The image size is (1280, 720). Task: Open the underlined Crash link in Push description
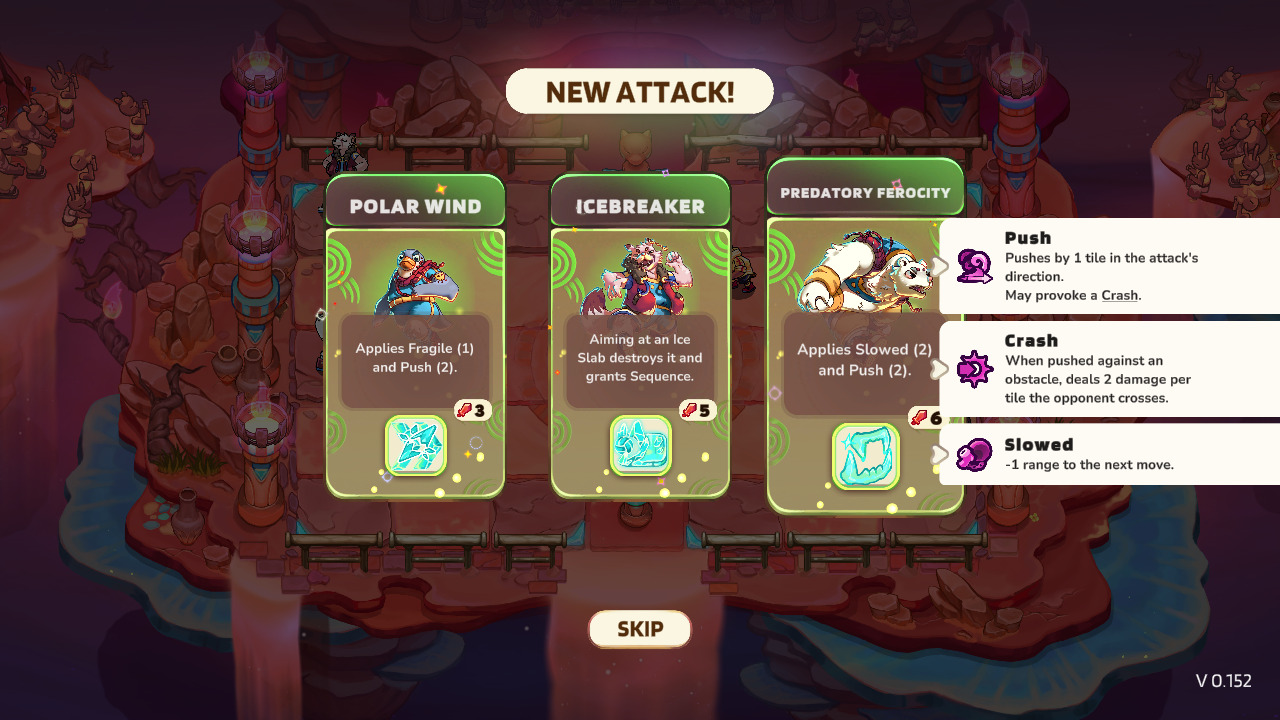pyautogui.click(x=1120, y=295)
